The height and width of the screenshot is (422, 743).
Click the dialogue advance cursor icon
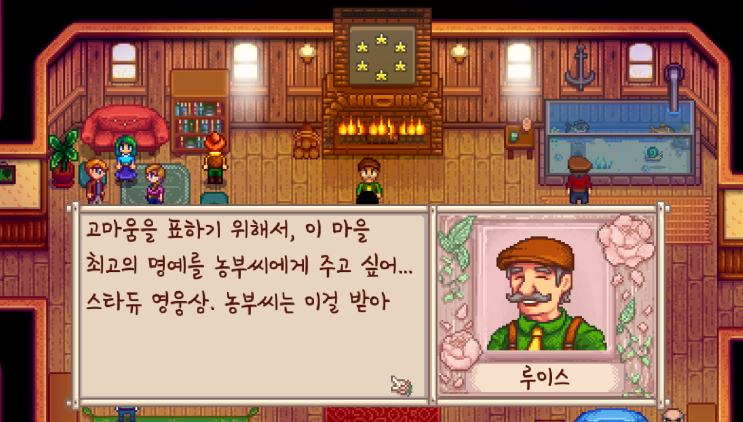[401, 383]
